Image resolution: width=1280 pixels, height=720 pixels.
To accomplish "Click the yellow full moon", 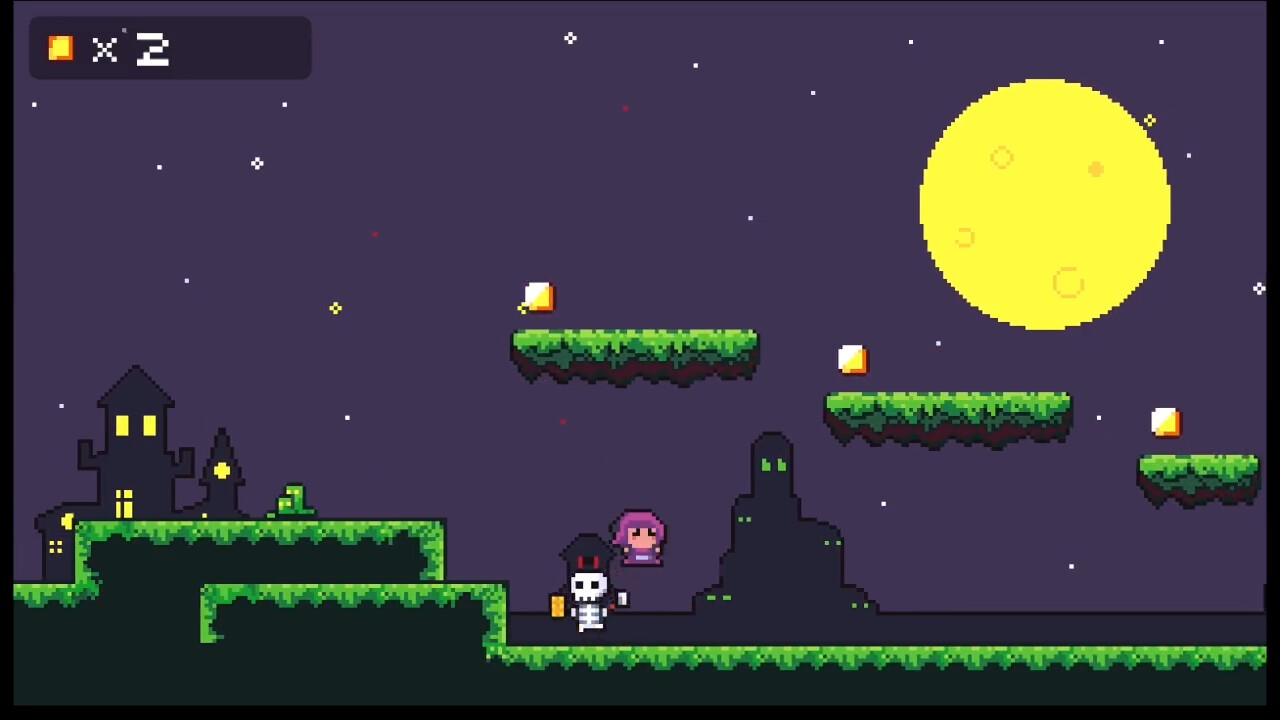I will tap(1045, 200).
